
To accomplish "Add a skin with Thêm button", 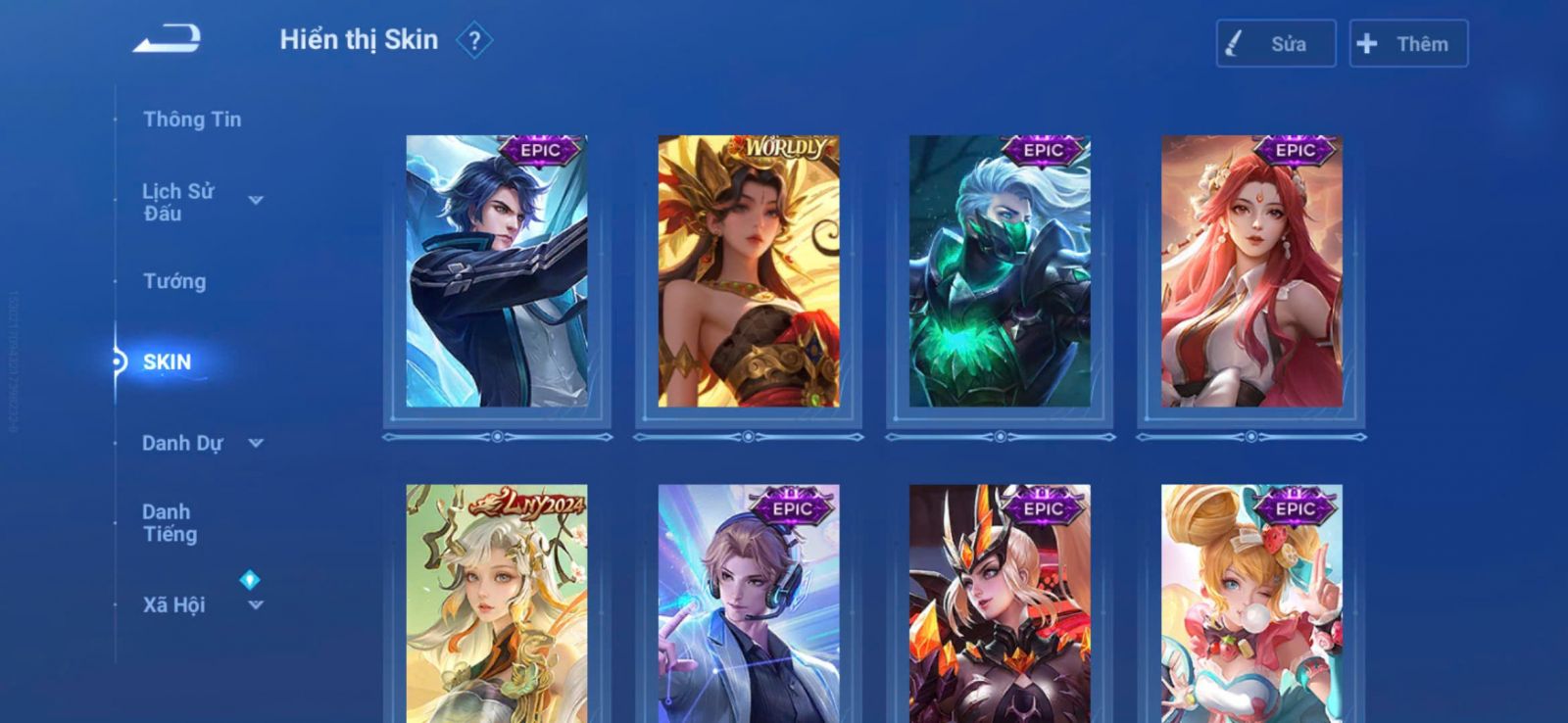I will [x=1408, y=44].
